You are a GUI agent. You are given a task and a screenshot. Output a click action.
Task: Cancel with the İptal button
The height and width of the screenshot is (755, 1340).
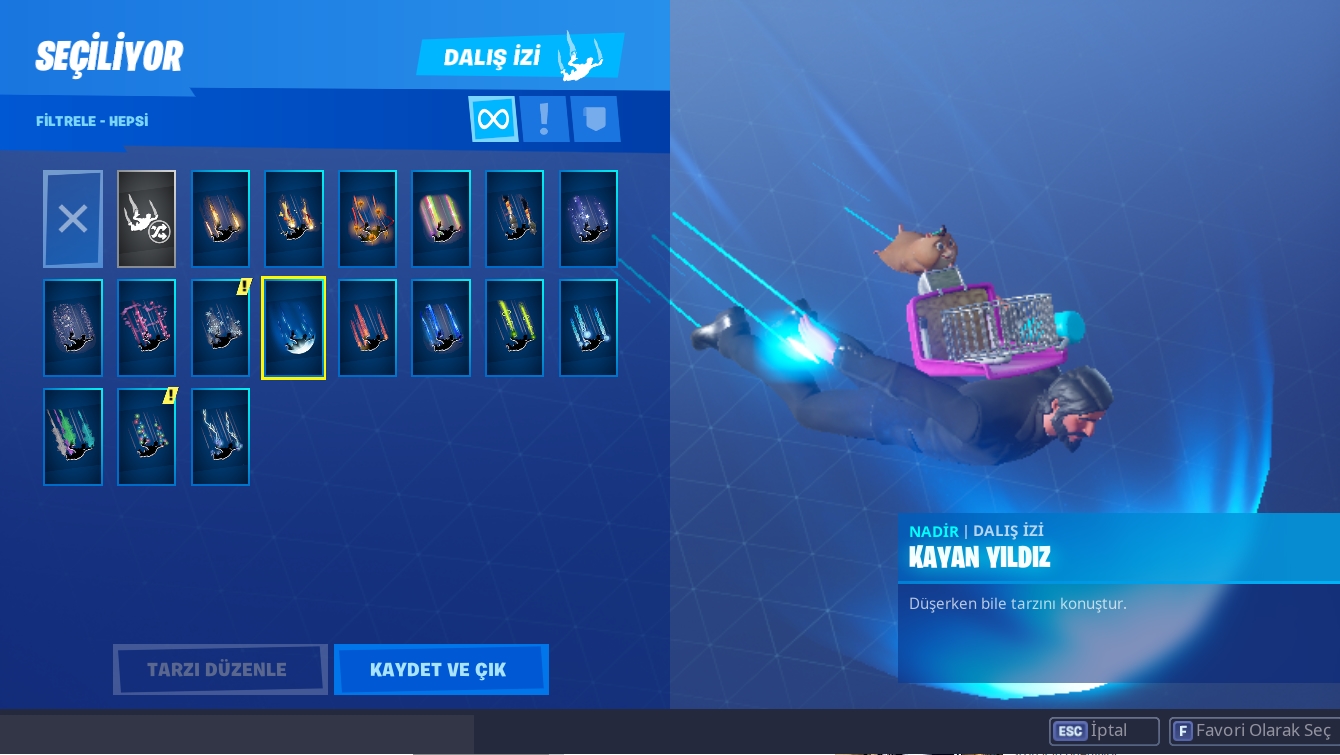pyautogui.click(x=1104, y=731)
